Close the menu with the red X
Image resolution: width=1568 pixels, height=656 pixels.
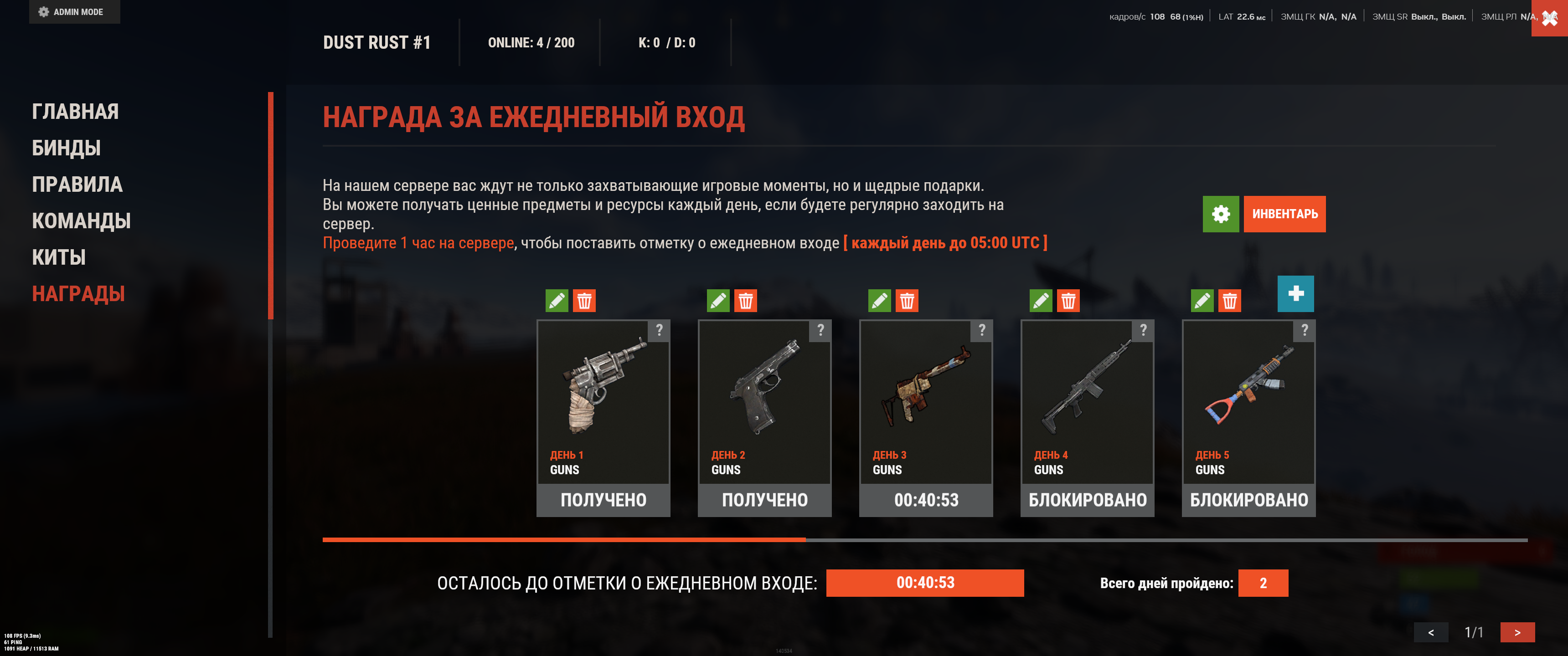[1549, 18]
